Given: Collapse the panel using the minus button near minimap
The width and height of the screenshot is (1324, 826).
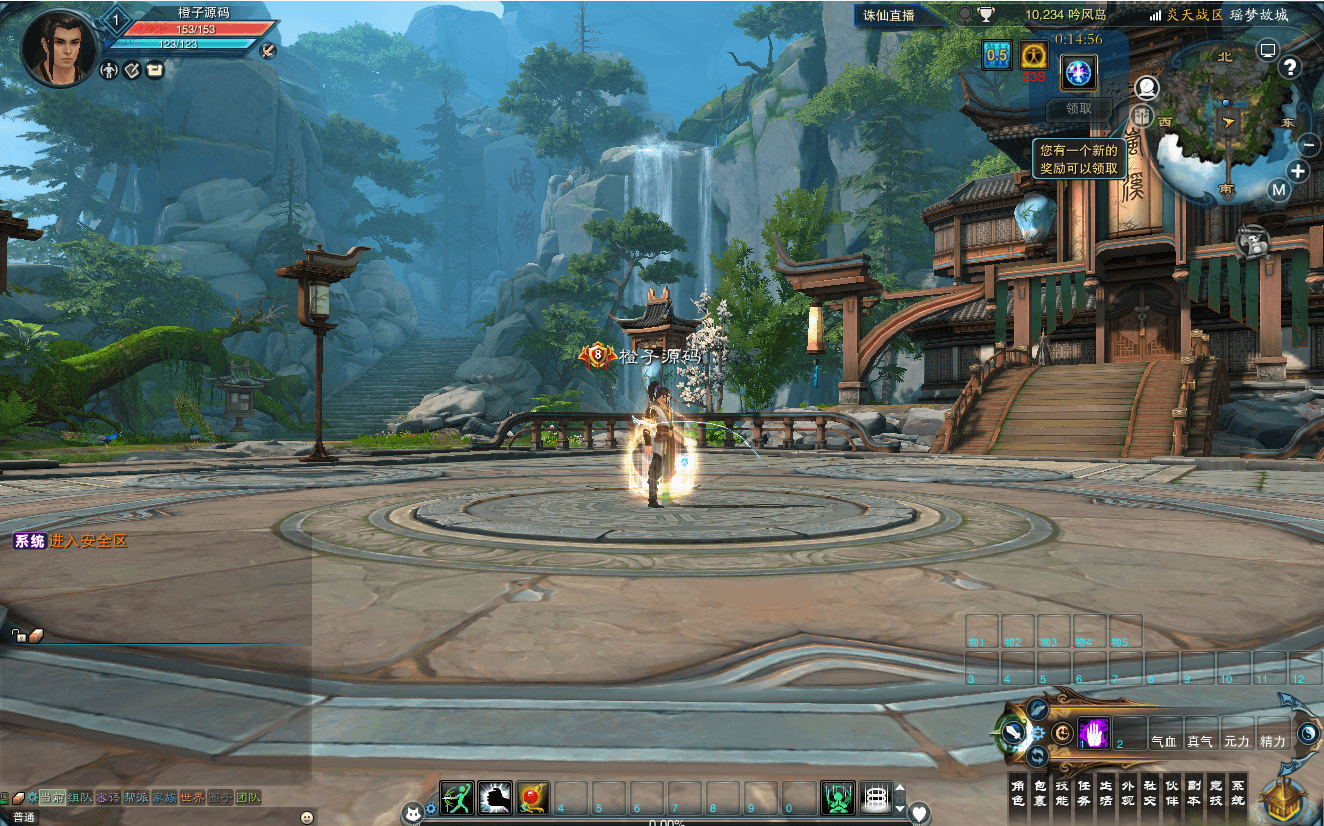Looking at the screenshot, I should click(x=1308, y=145).
